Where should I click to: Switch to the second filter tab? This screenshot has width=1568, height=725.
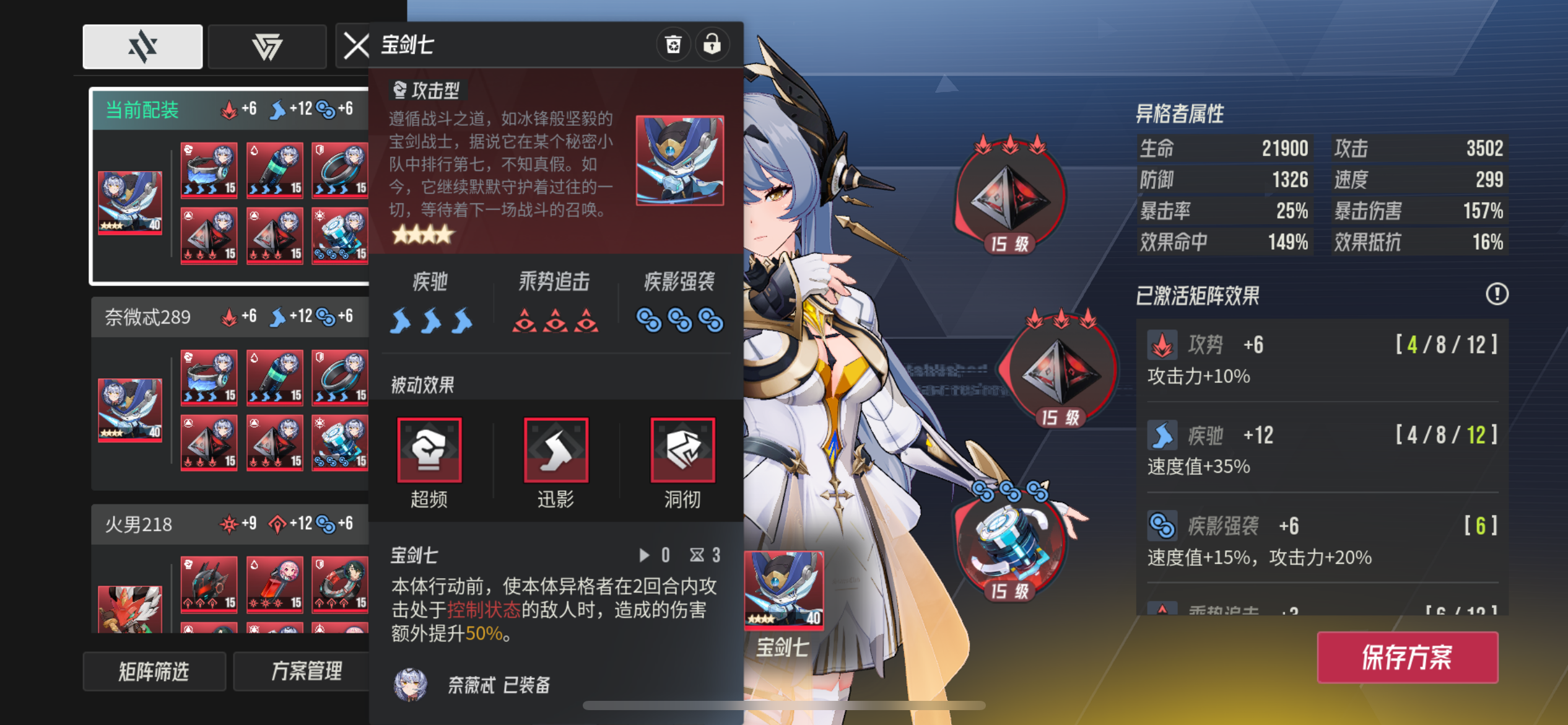click(267, 46)
